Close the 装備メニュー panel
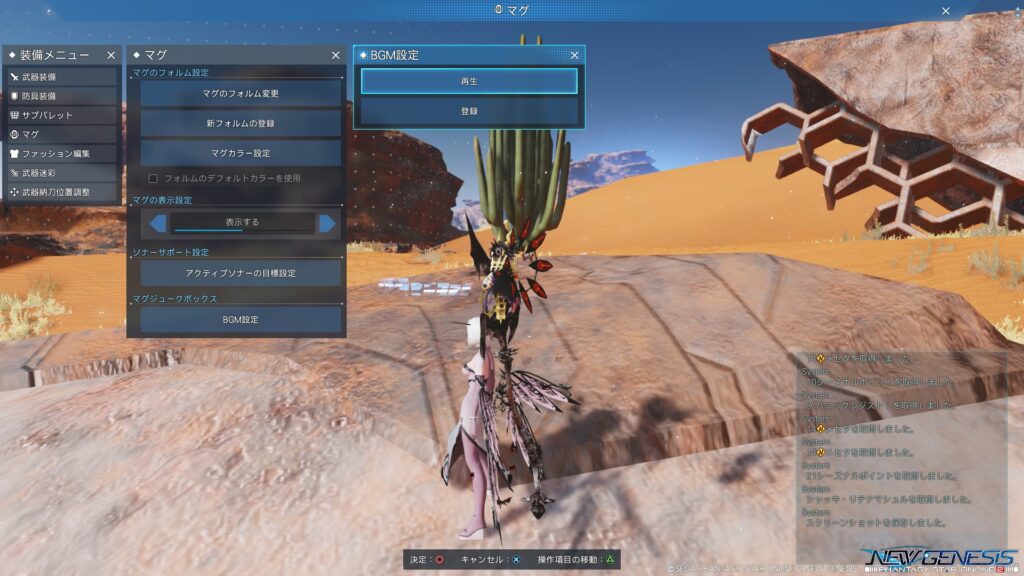The height and width of the screenshot is (576, 1024). coord(111,56)
